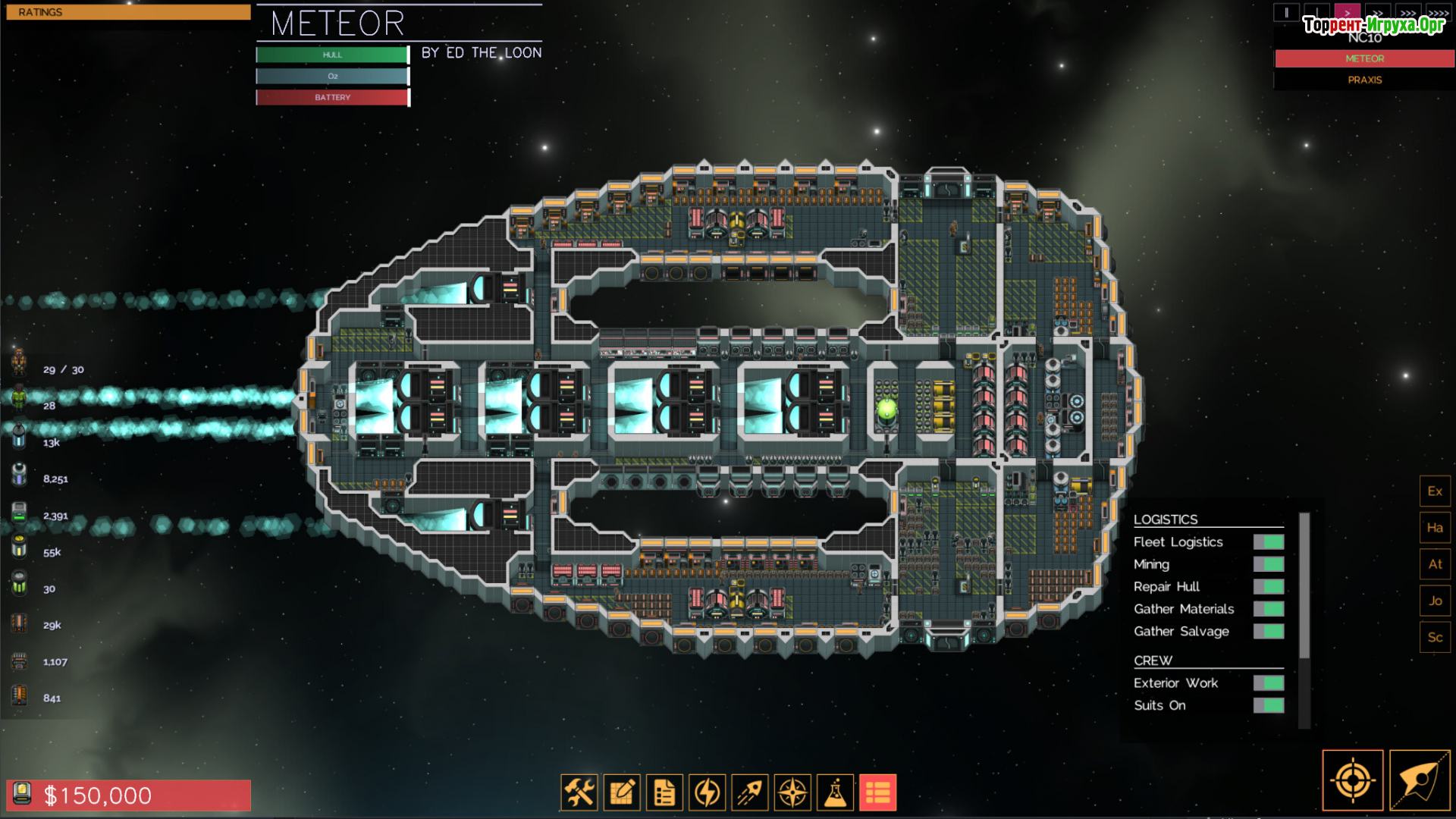Toggle Repair Hull option

point(1268,587)
